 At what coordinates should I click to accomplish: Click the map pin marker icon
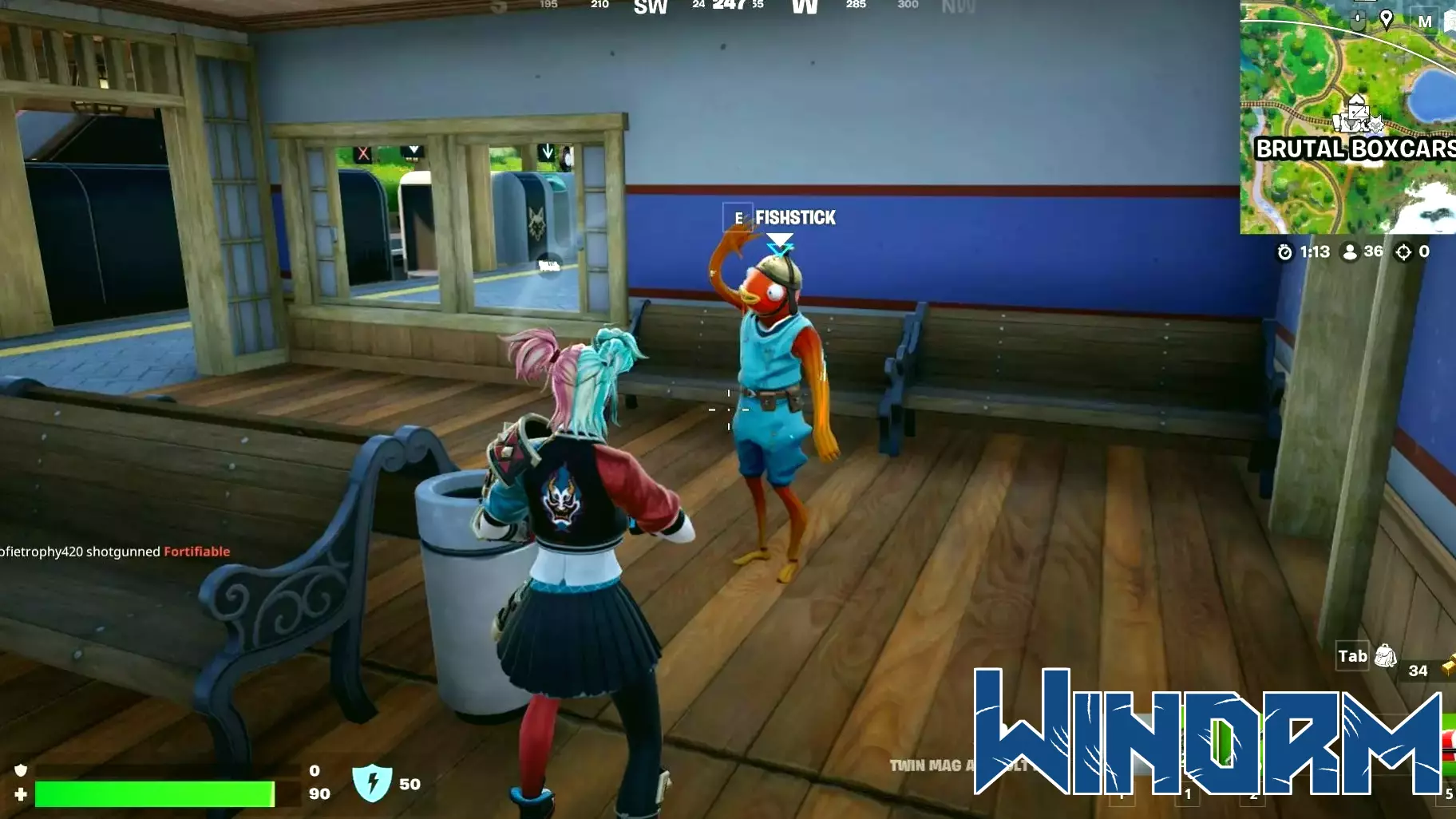point(1387,19)
